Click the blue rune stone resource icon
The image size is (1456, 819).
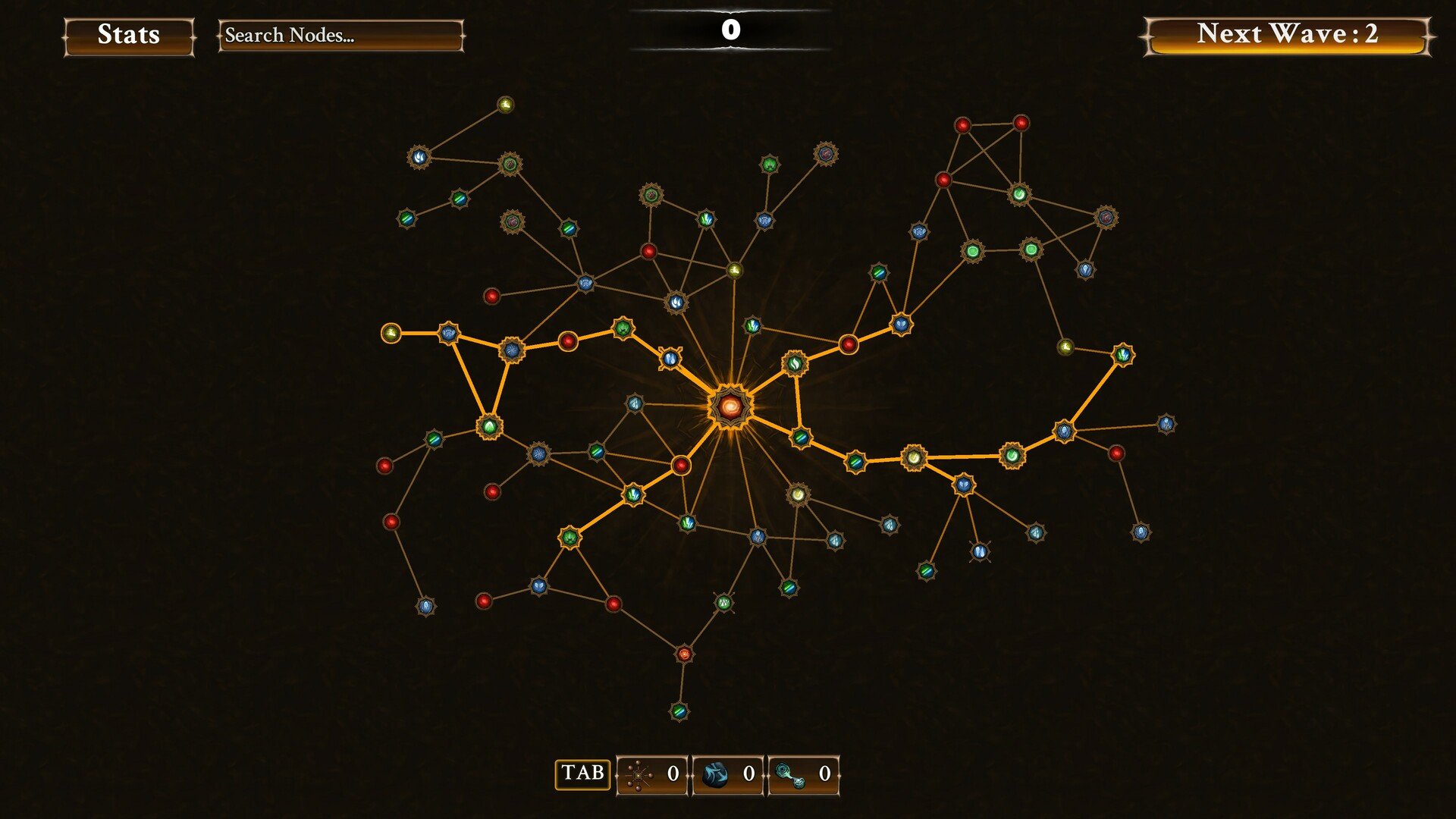(x=716, y=775)
